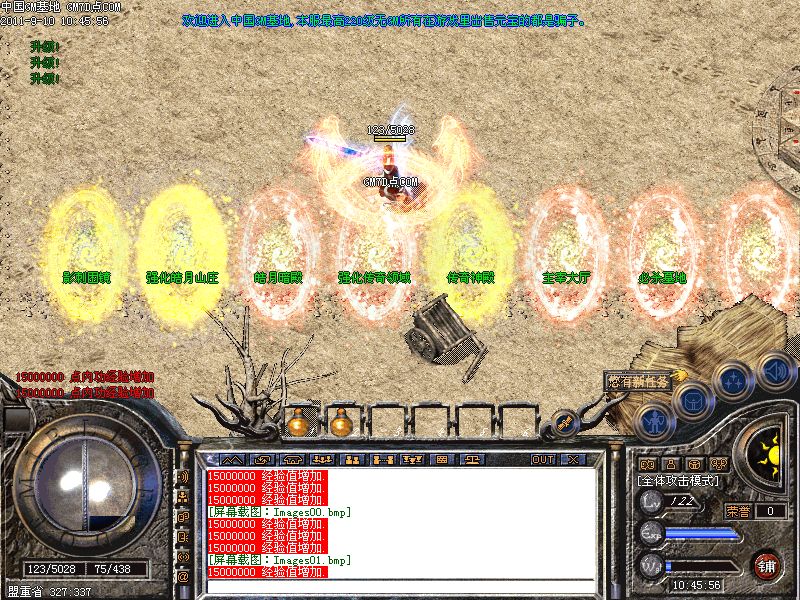Click the @ chat channel icon
The image size is (800, 600).
click(x=183, y=576)
